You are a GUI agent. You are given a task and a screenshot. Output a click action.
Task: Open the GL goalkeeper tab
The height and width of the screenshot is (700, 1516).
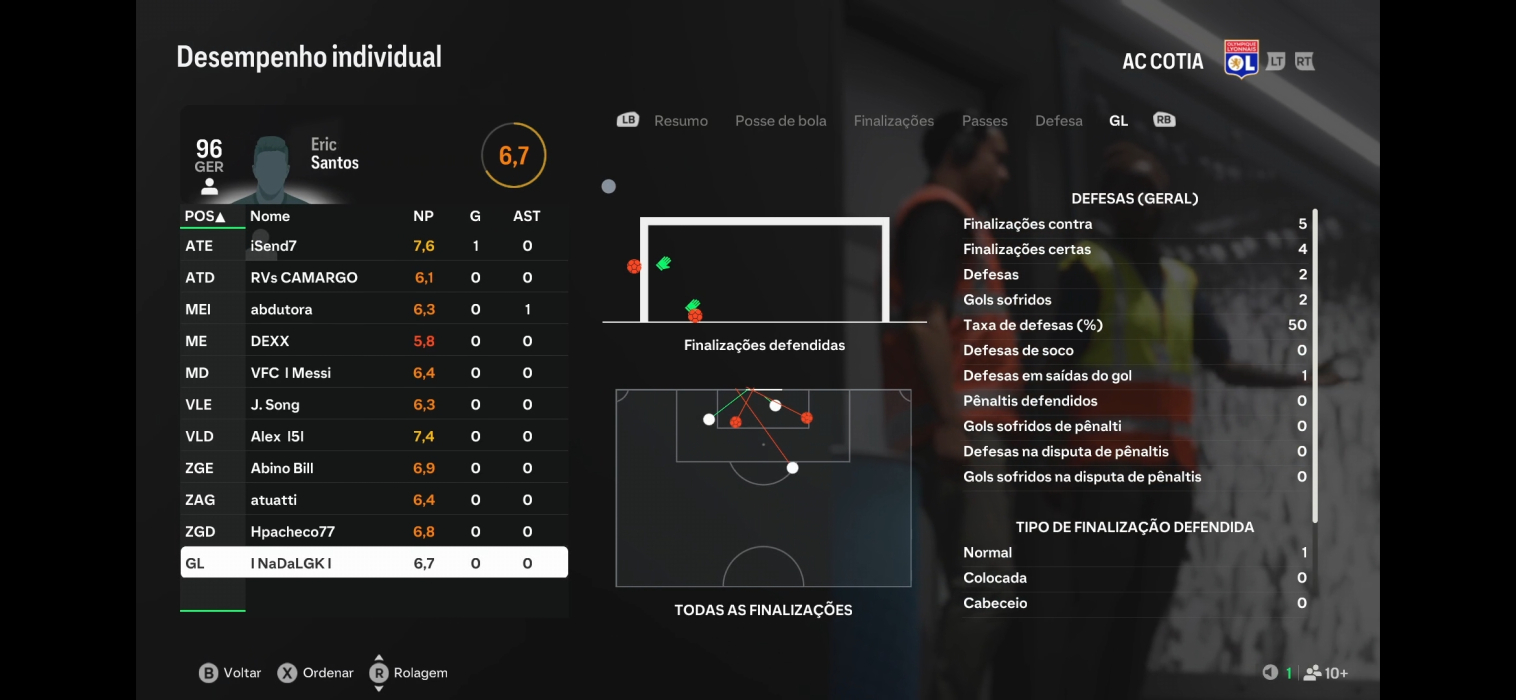click(1118, 121)
